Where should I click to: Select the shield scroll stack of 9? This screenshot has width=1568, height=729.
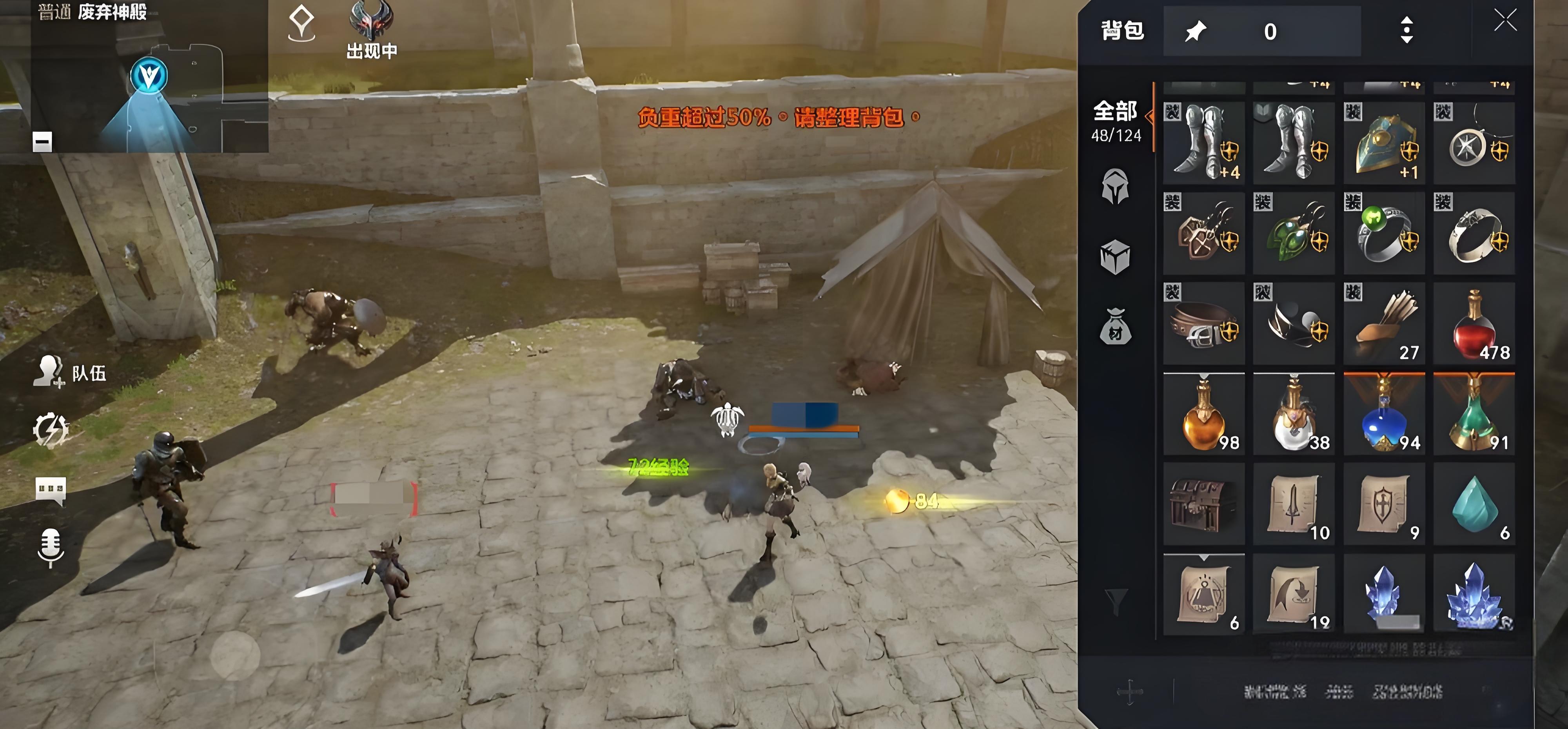(1384, 504)
